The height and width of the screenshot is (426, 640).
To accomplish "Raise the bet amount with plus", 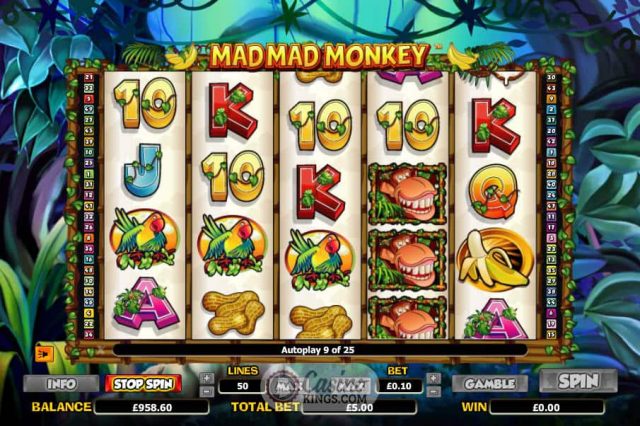I will [433, 378].
